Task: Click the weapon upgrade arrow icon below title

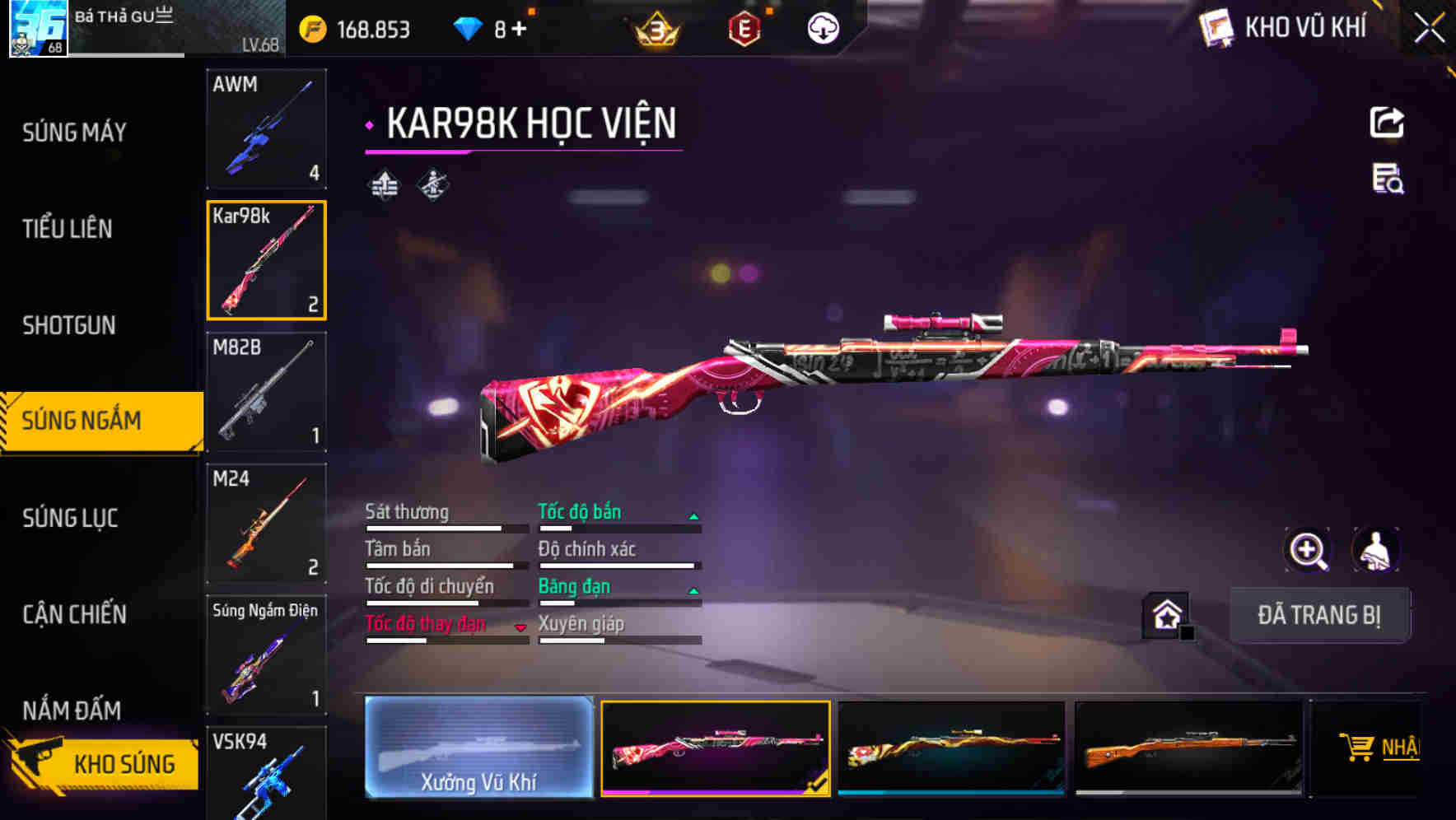Action: (x=383, y=185)
